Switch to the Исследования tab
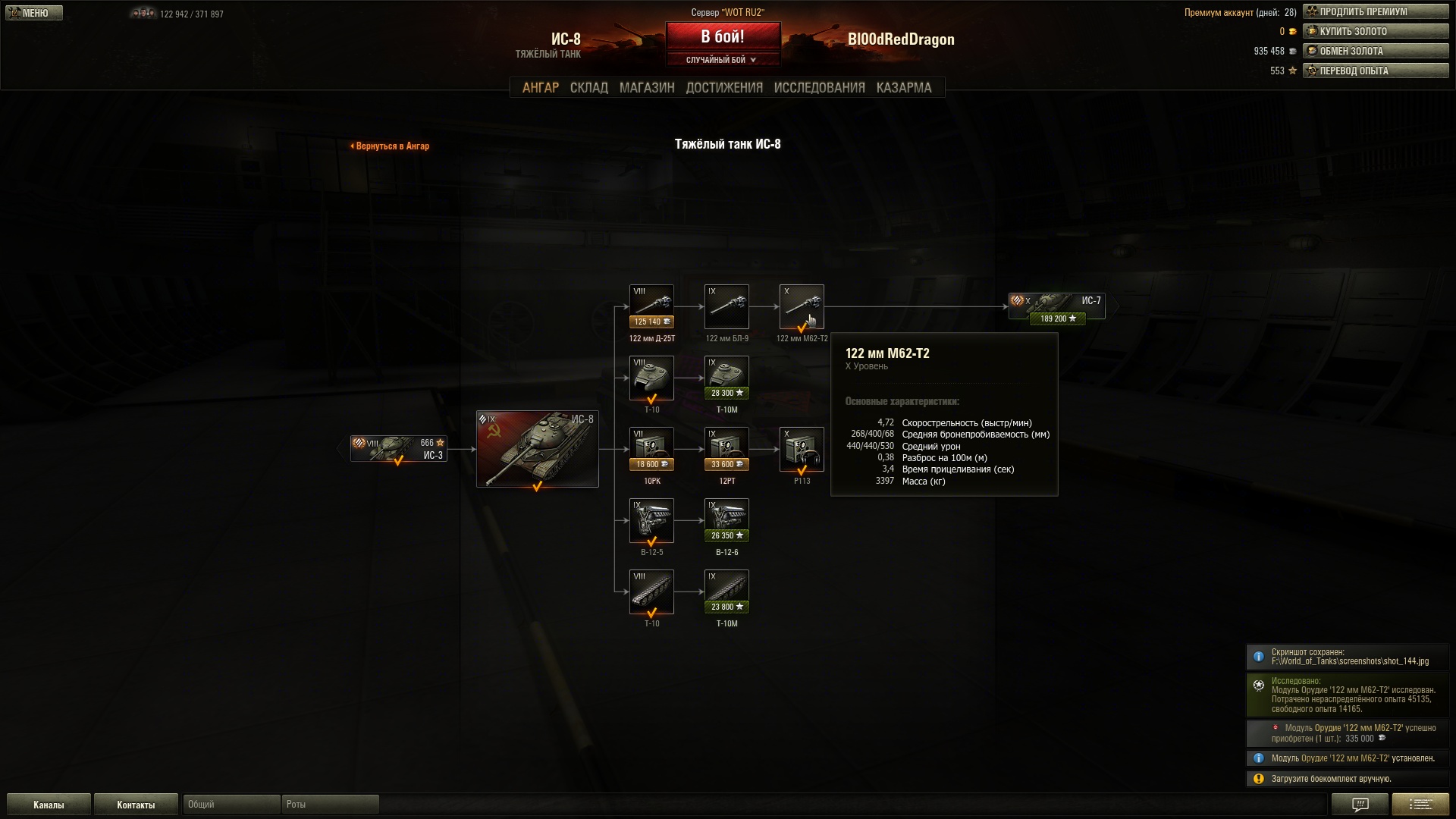The image size is (1456, 819). coord(819,88)
